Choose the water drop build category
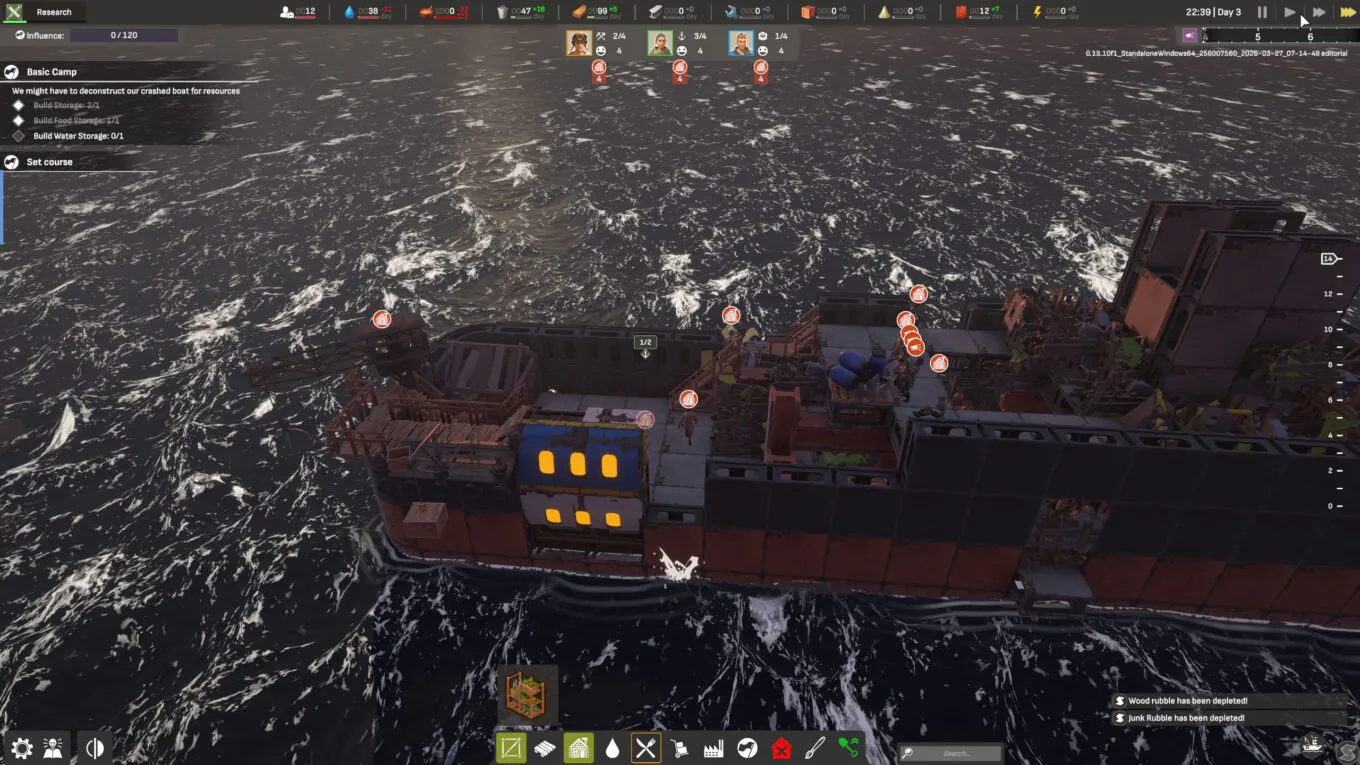 (x=612, y=748)
